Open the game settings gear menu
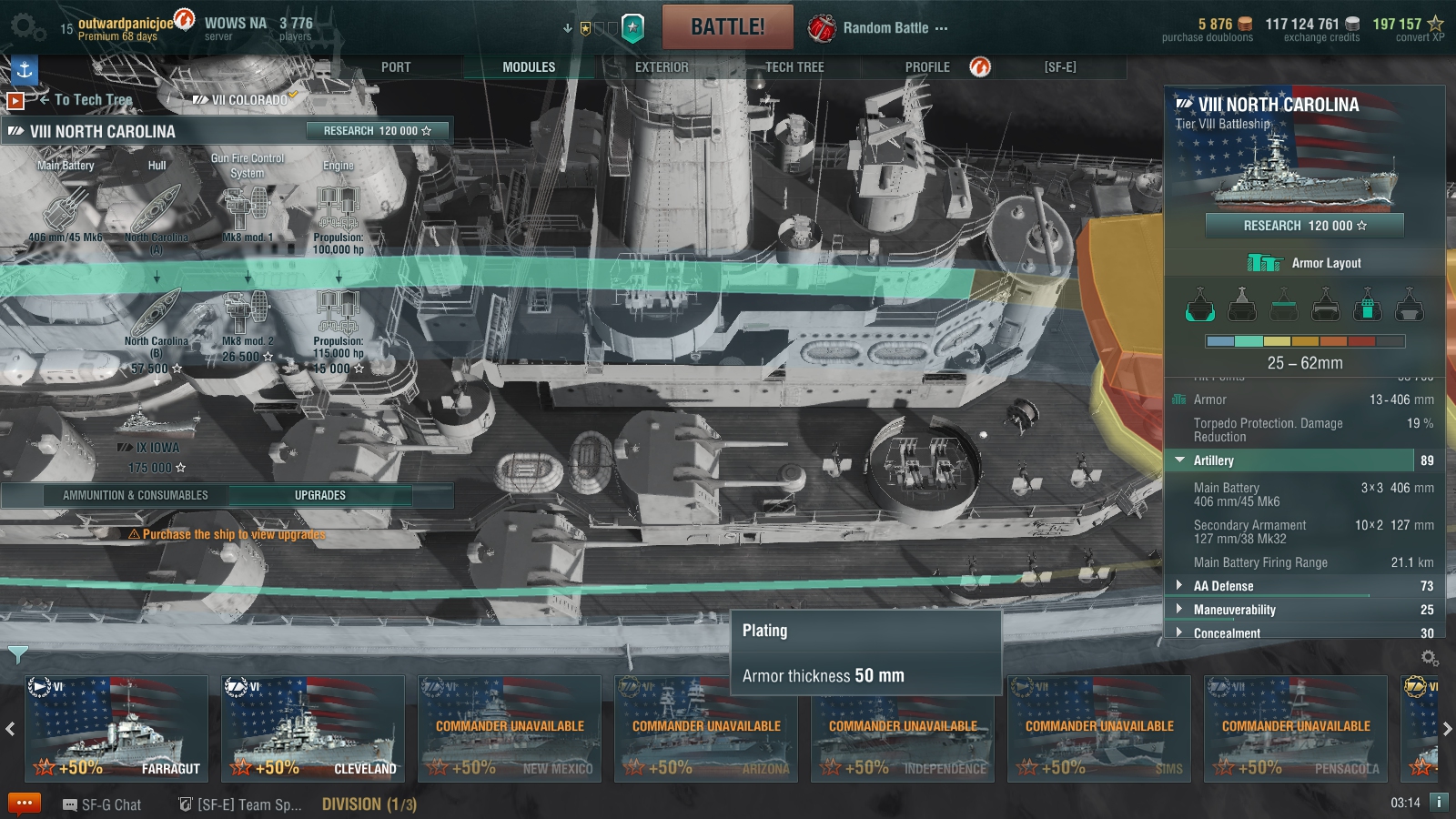The width and height of the screenshot is (1456, 819). [27, 27]
